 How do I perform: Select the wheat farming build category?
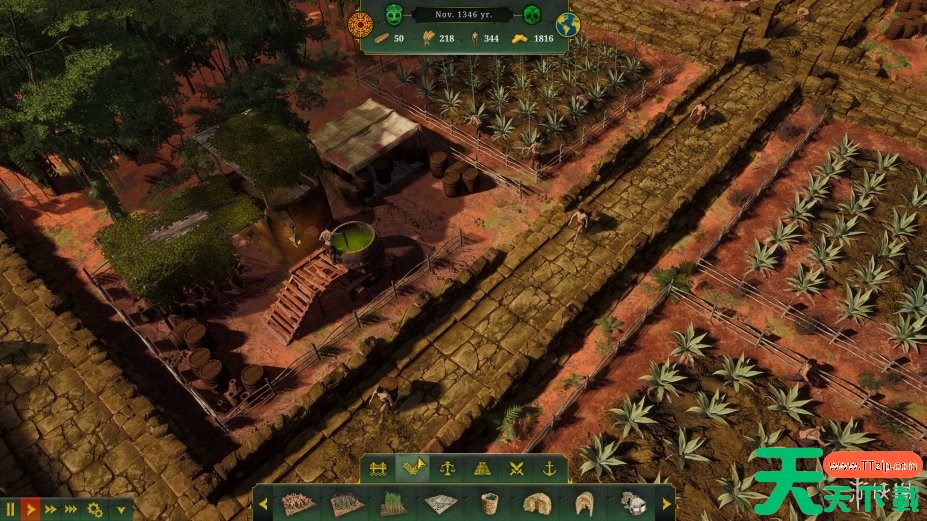(411, 468)
